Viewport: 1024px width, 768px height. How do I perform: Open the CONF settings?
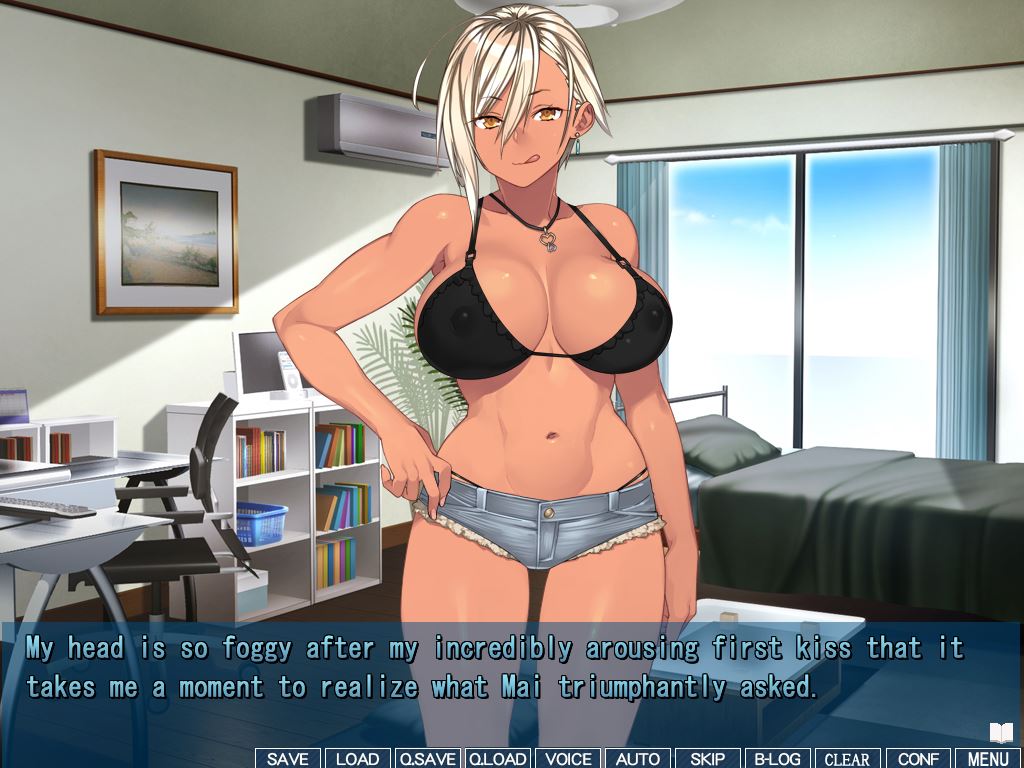(918, 759)
